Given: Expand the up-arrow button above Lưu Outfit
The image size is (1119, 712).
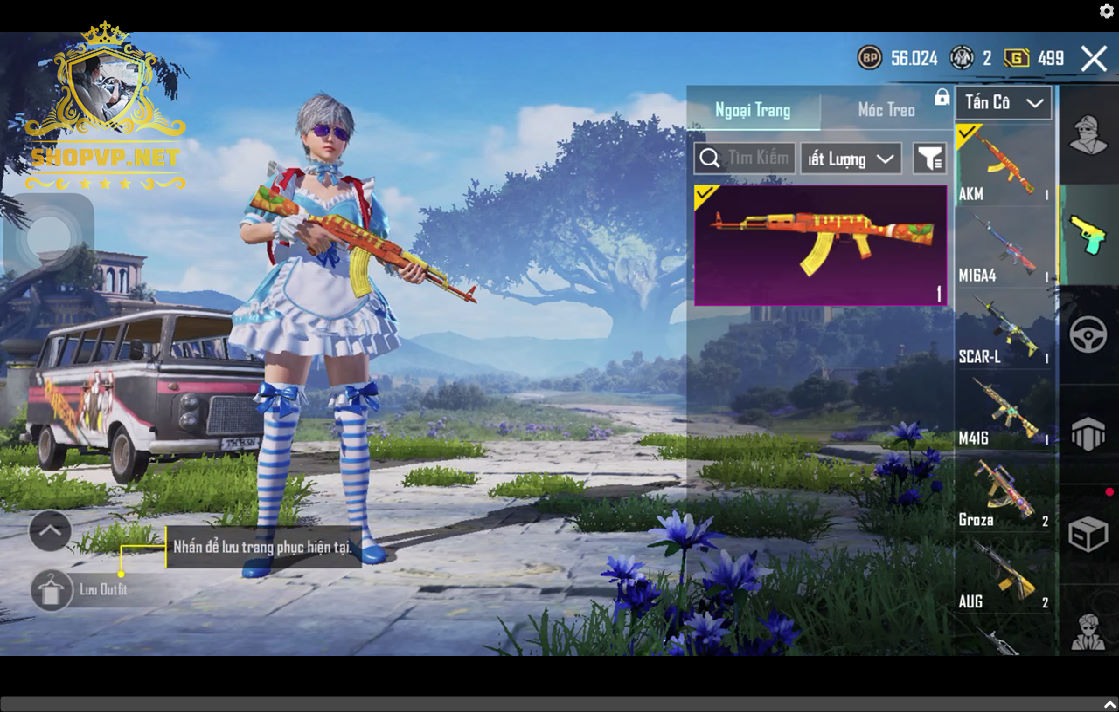Looking at the screenshot, I should click(x=50, y=531).
